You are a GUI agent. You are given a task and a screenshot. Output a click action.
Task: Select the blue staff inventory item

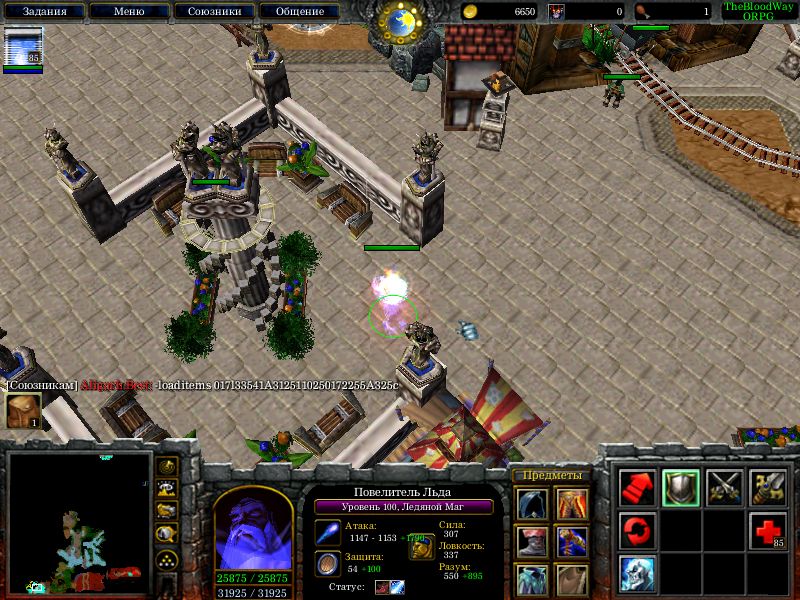(571, 542)
